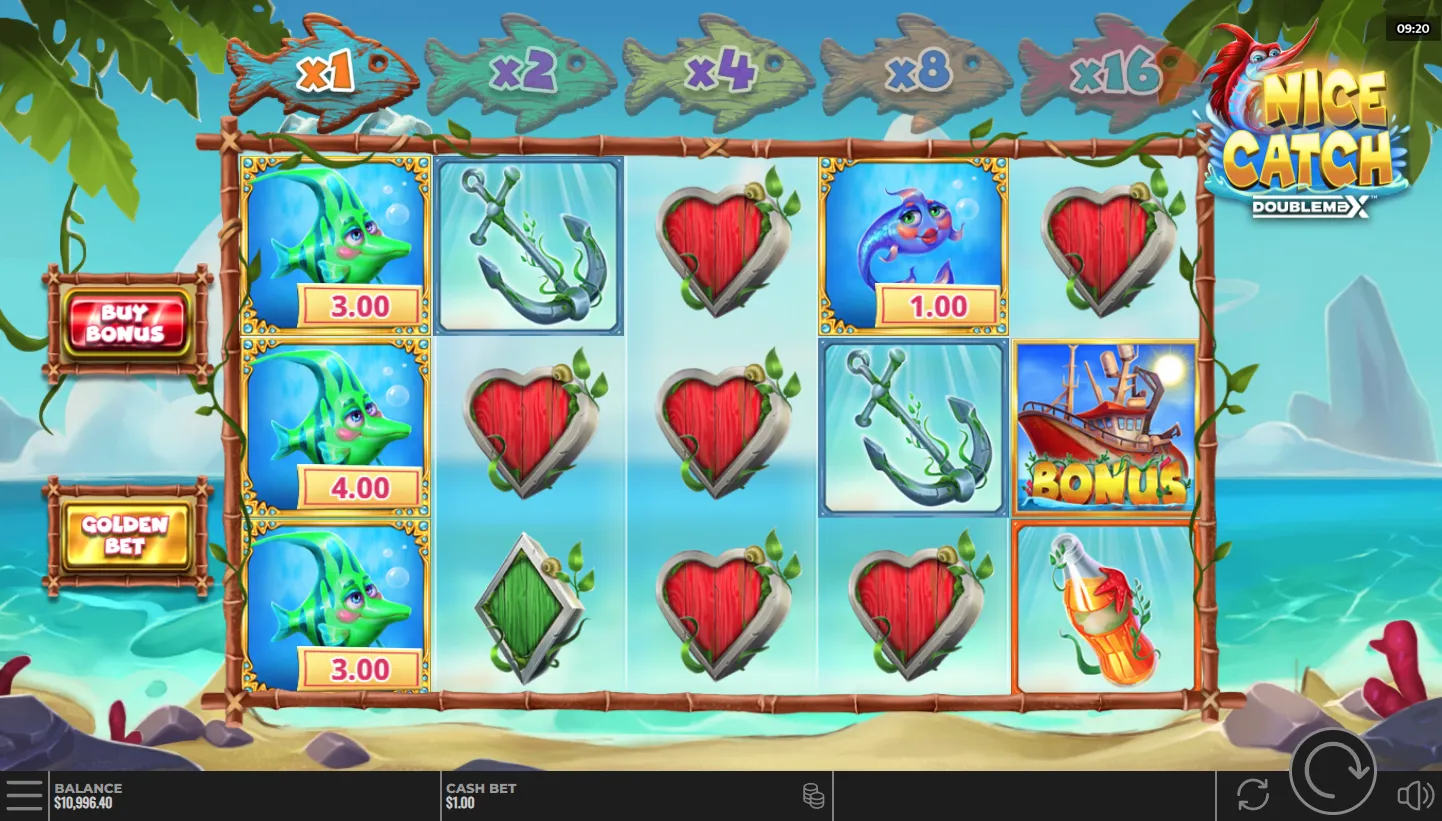Spin the reels with the circular arrow
The width and height of the screenshot is (1442, 821).
1332,771
